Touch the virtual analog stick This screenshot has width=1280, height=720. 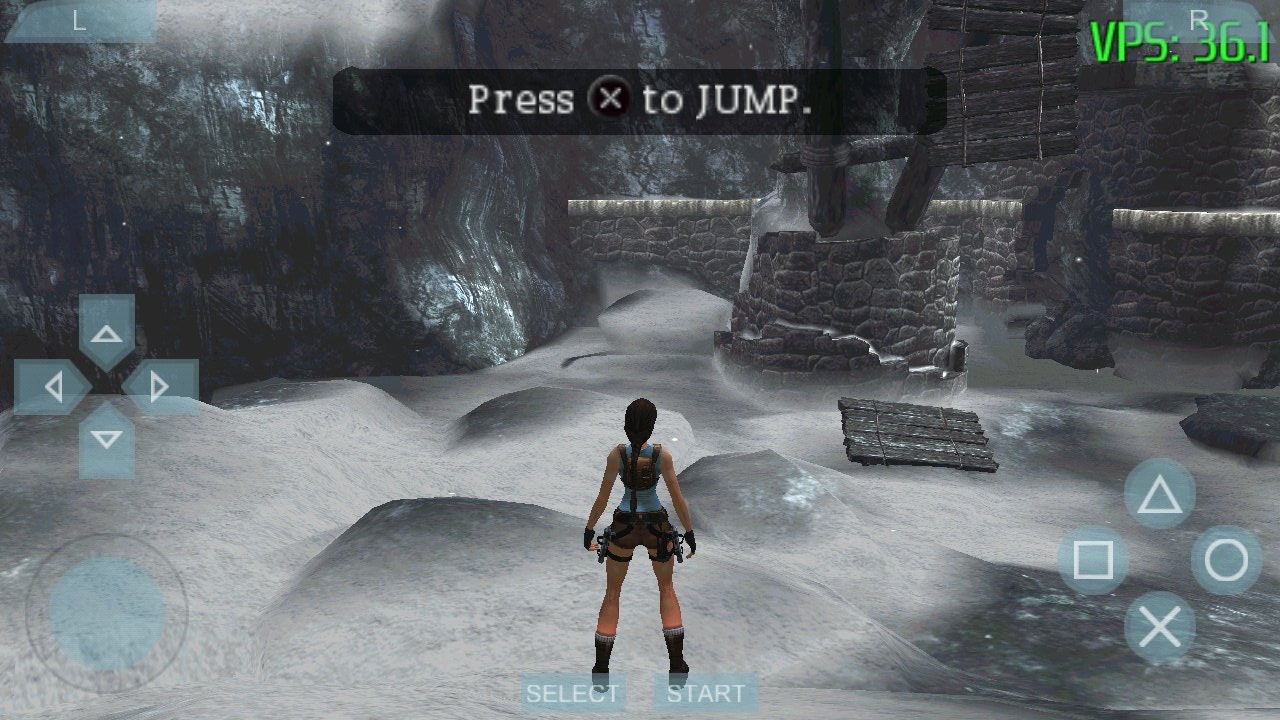[107, 612]
